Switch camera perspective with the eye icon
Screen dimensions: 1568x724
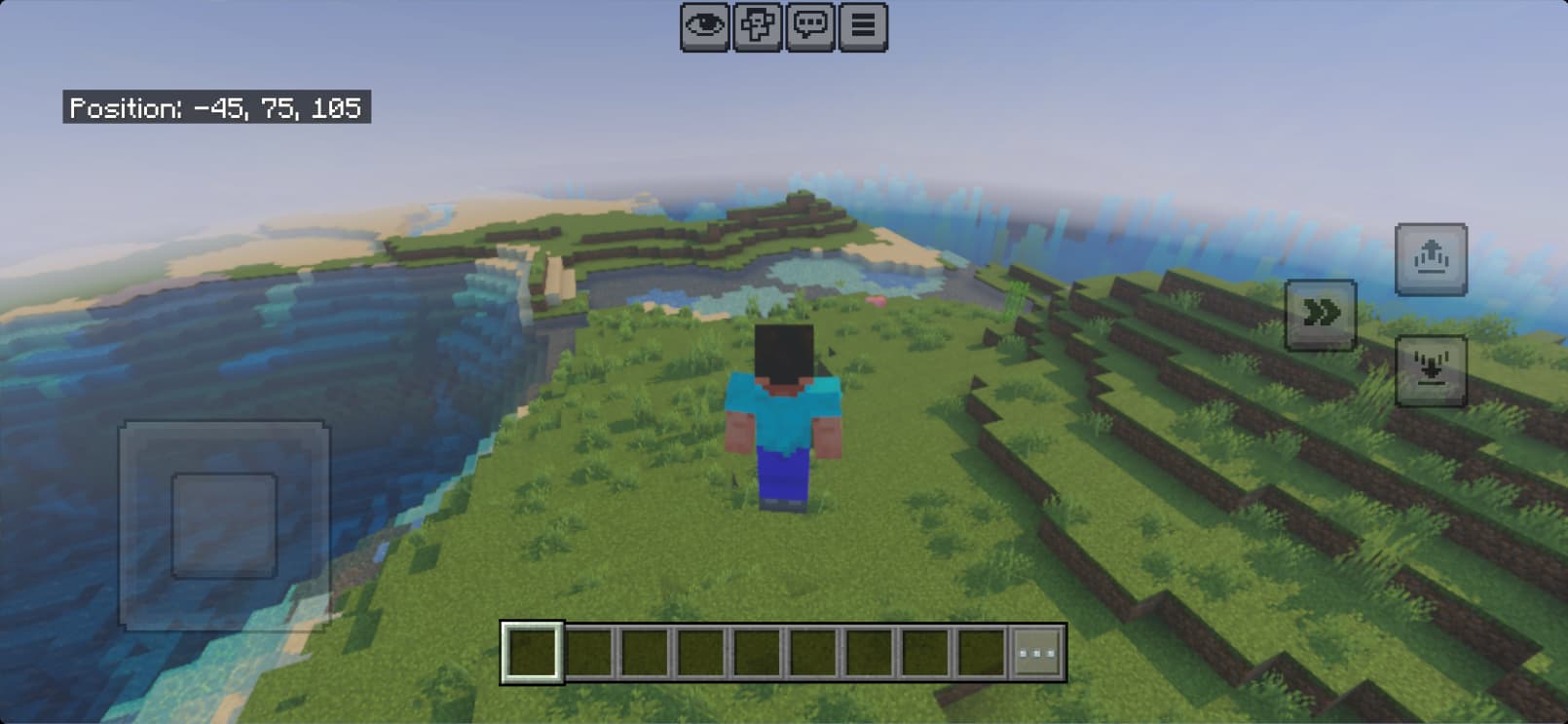707,26
